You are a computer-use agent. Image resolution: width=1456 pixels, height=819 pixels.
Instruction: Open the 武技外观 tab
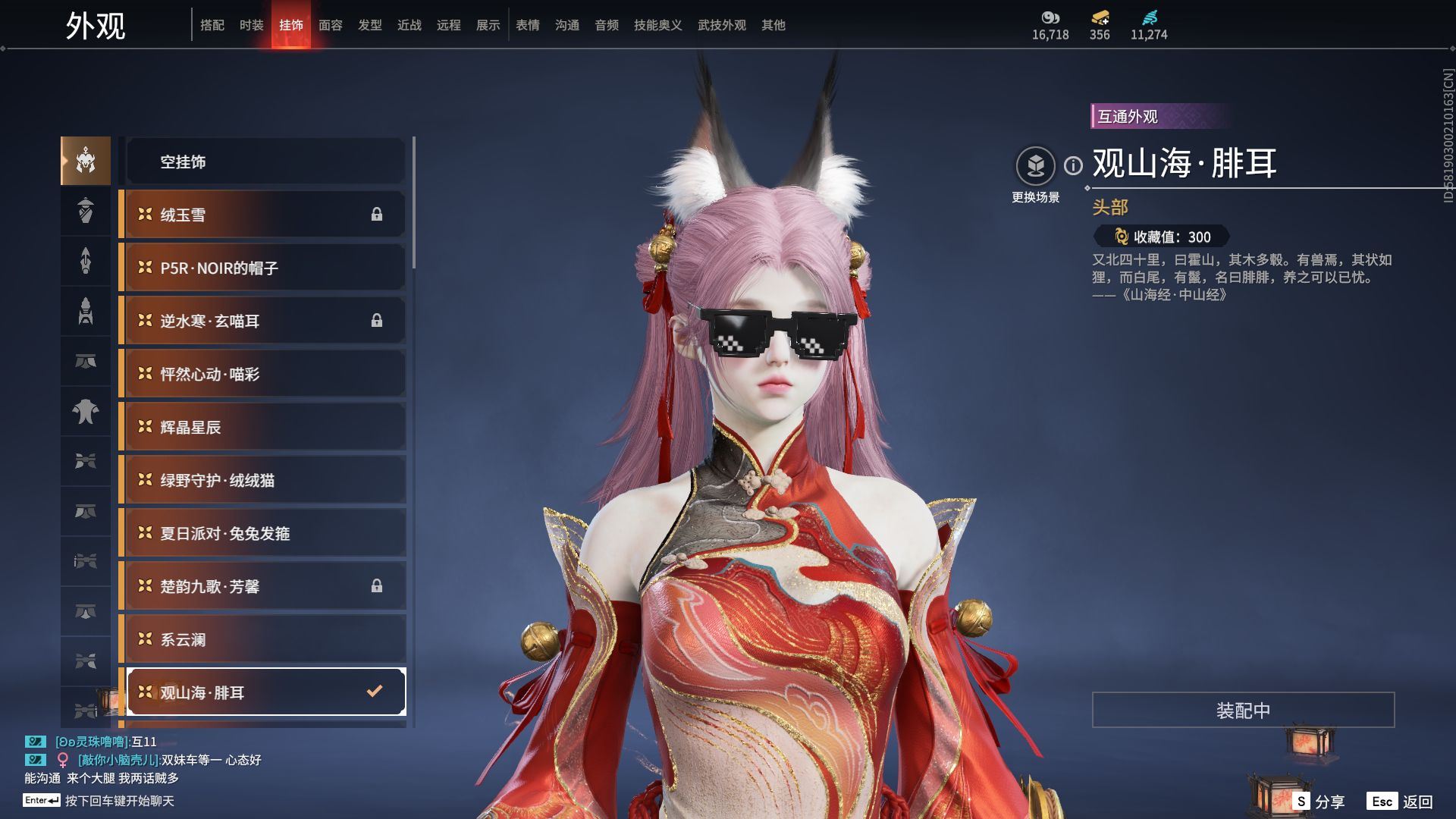tap(721, 25)
